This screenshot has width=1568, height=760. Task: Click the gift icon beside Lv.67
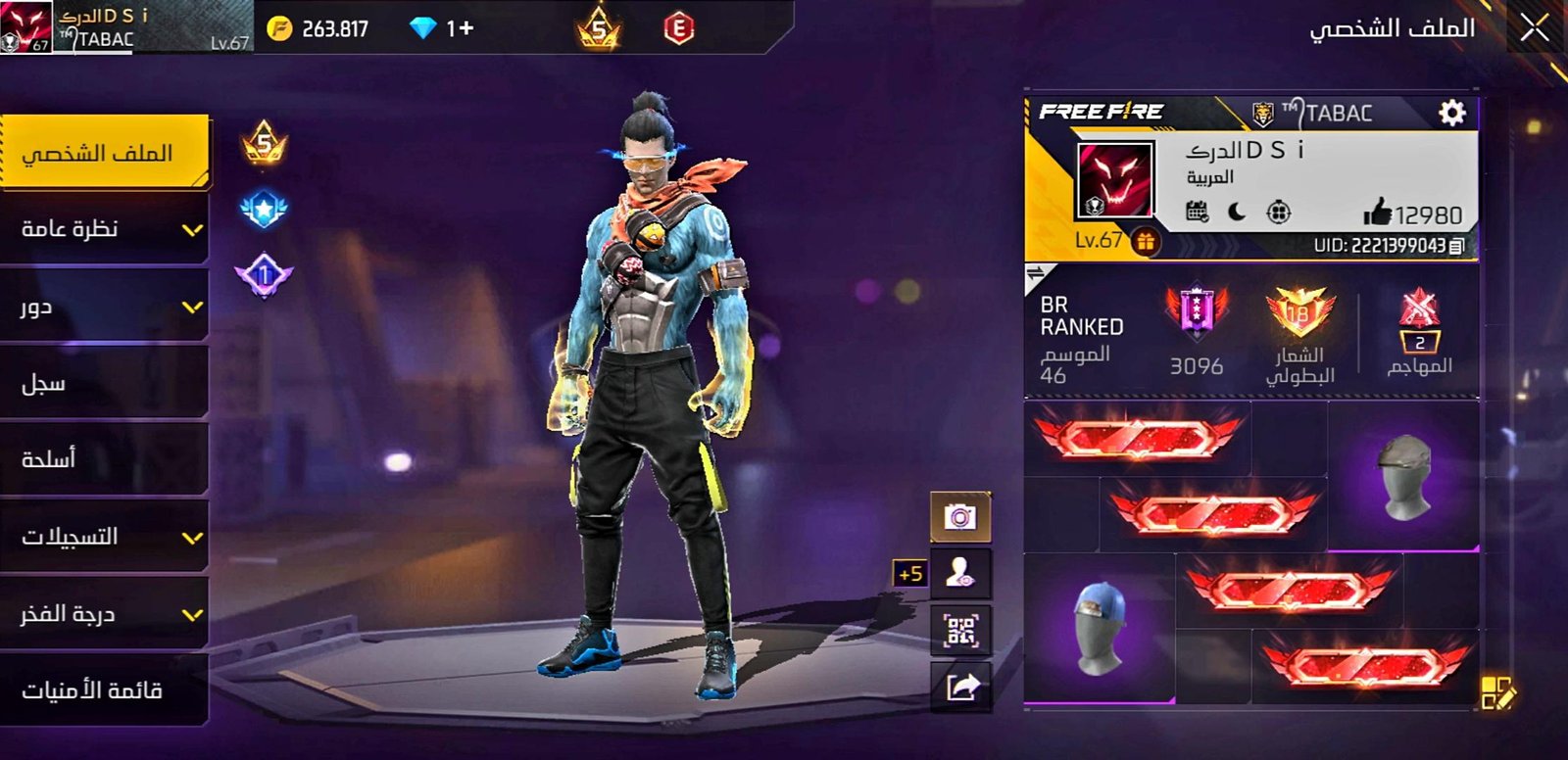[1145, 241]
